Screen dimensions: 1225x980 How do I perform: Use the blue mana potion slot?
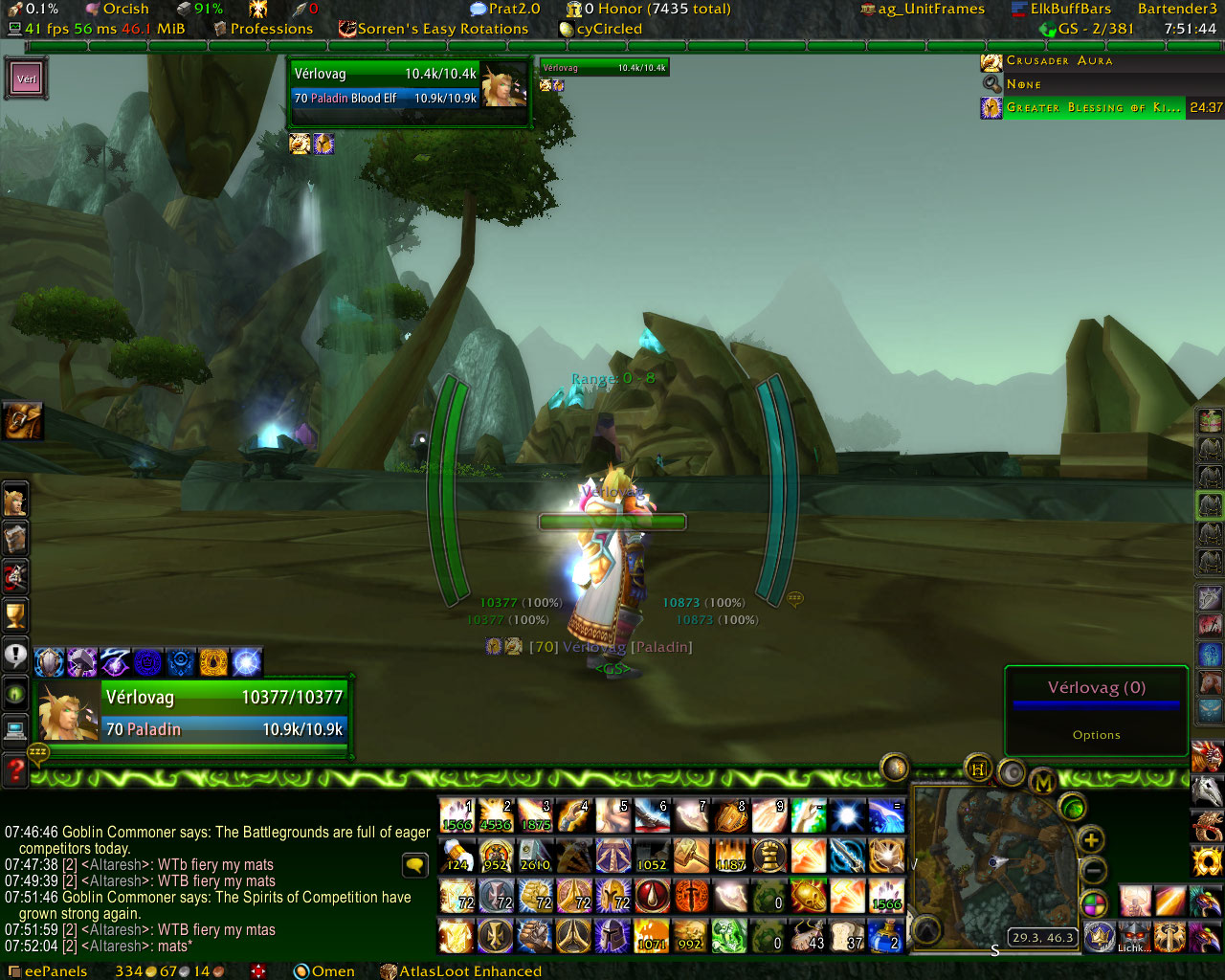pyautogui.click(x=886, y=935)
